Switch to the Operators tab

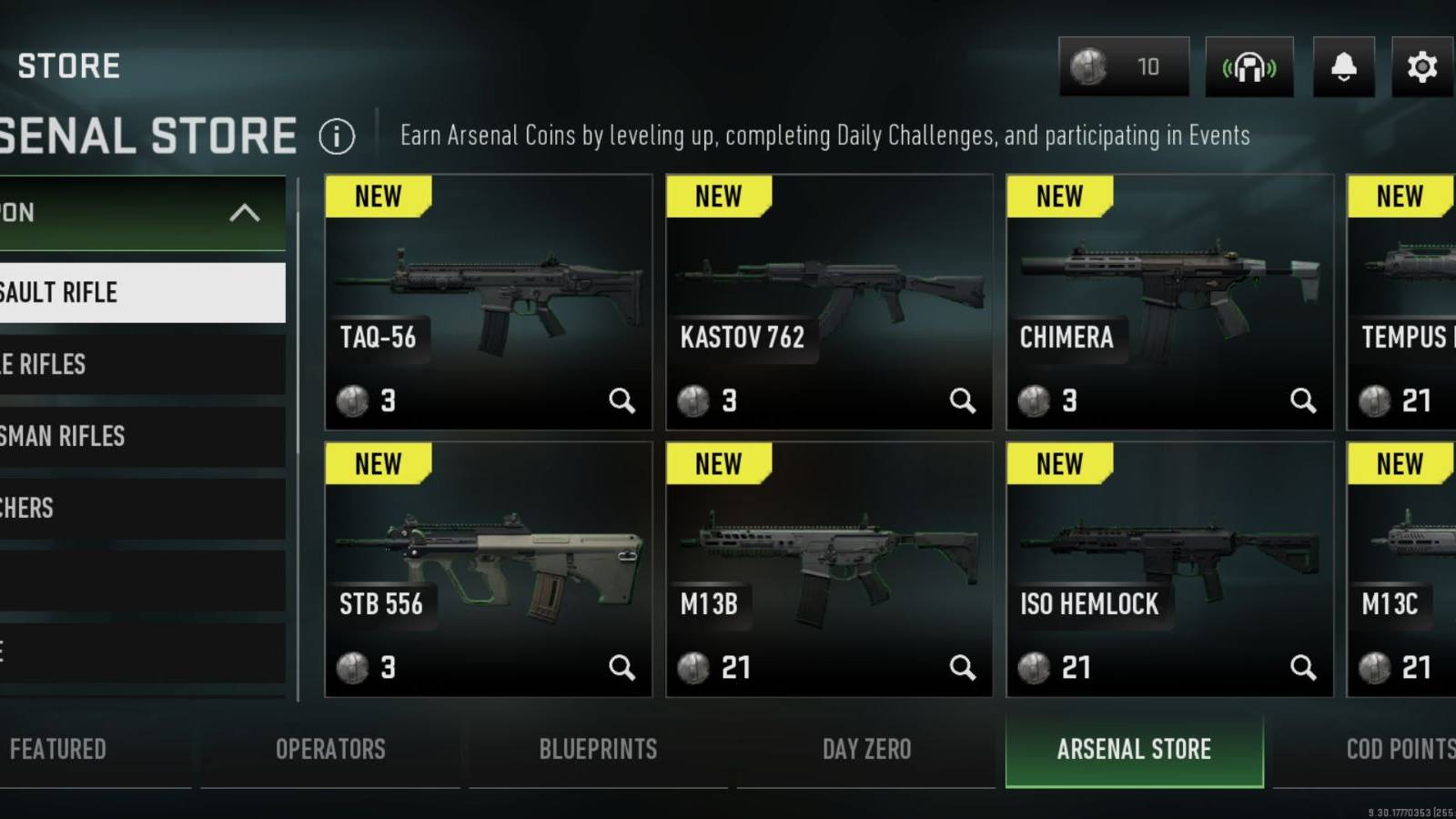(330, 749)
